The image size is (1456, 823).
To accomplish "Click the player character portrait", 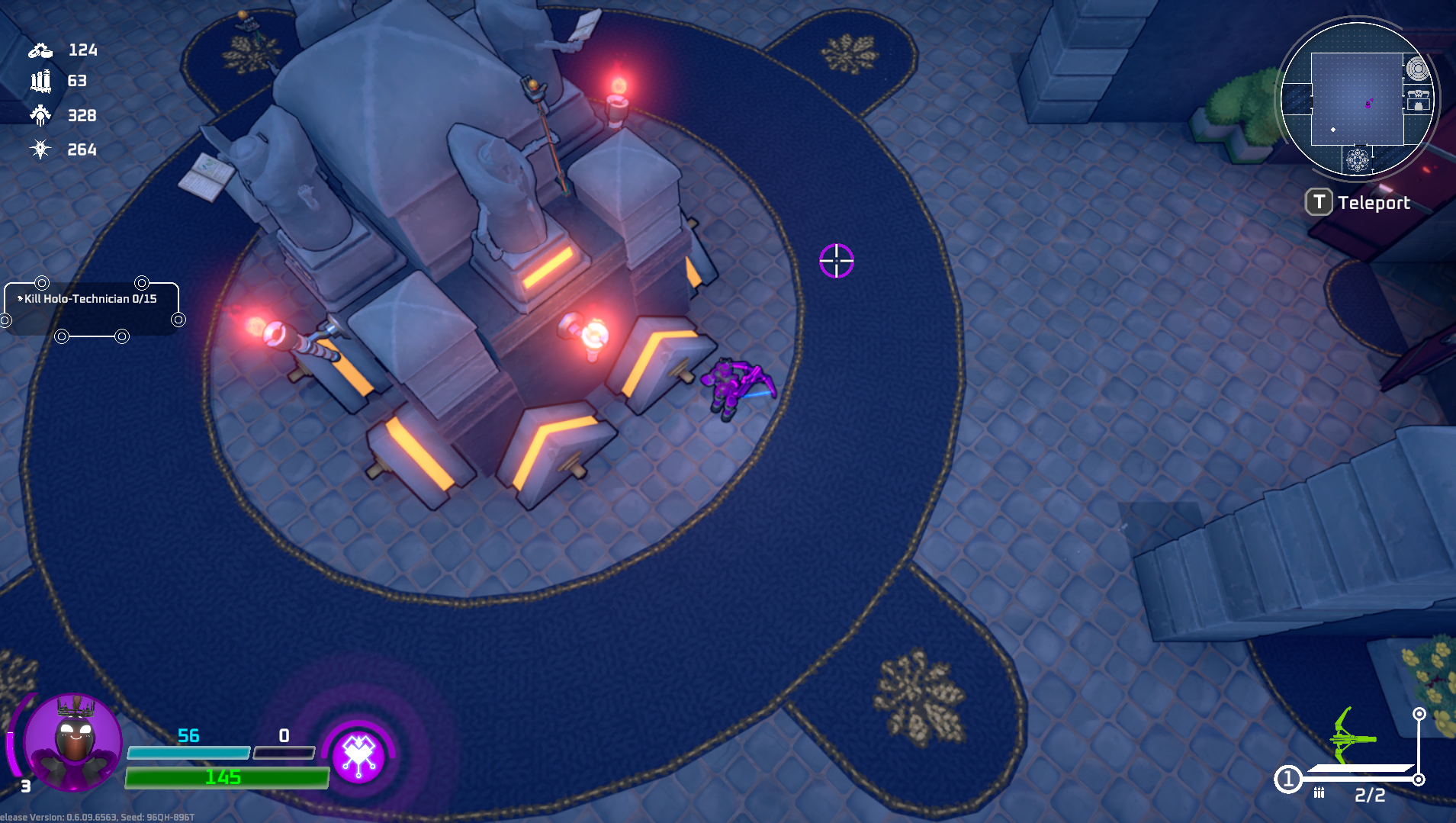I will pos(72,741).
